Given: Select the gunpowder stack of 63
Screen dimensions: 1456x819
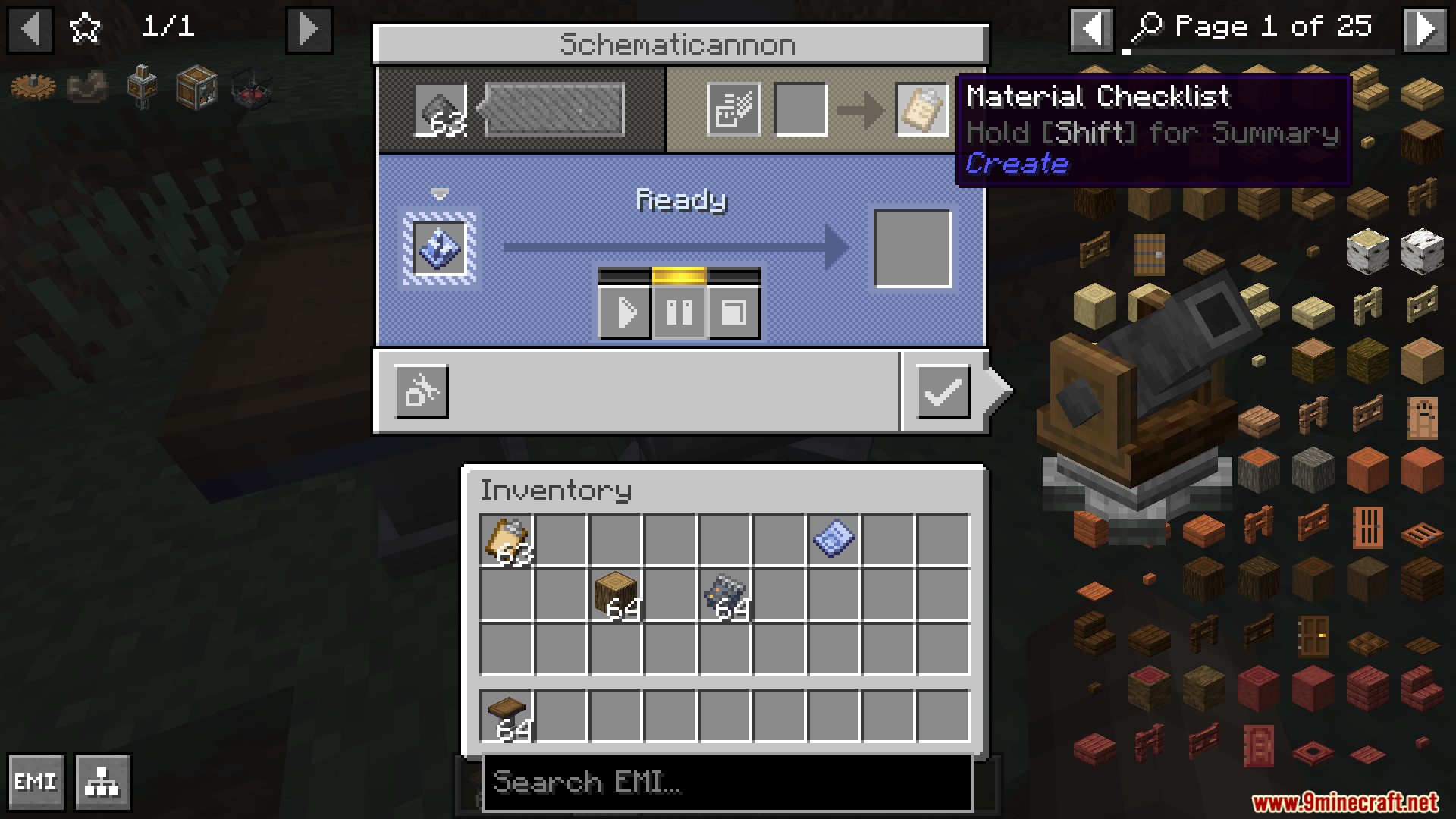Looking at the screenshot, I should 441,111.
